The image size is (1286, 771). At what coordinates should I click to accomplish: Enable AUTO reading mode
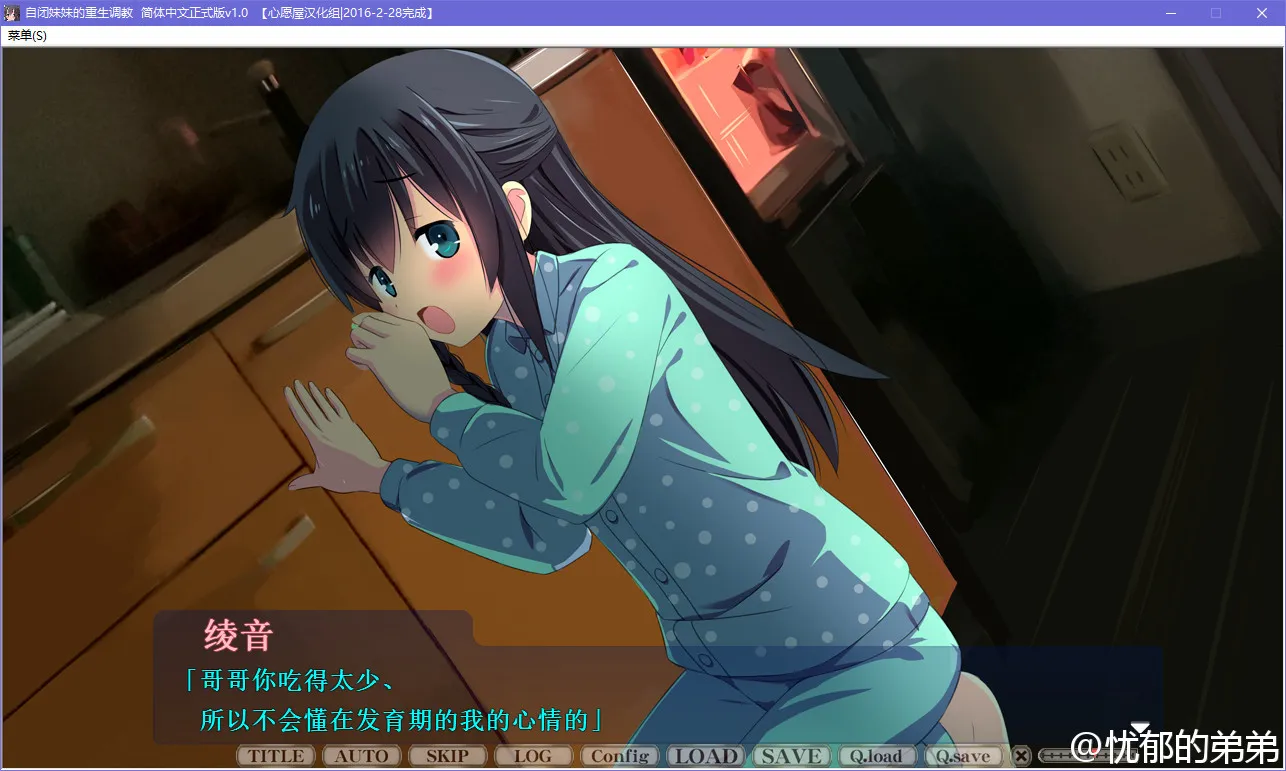click(x=361, y=755)
